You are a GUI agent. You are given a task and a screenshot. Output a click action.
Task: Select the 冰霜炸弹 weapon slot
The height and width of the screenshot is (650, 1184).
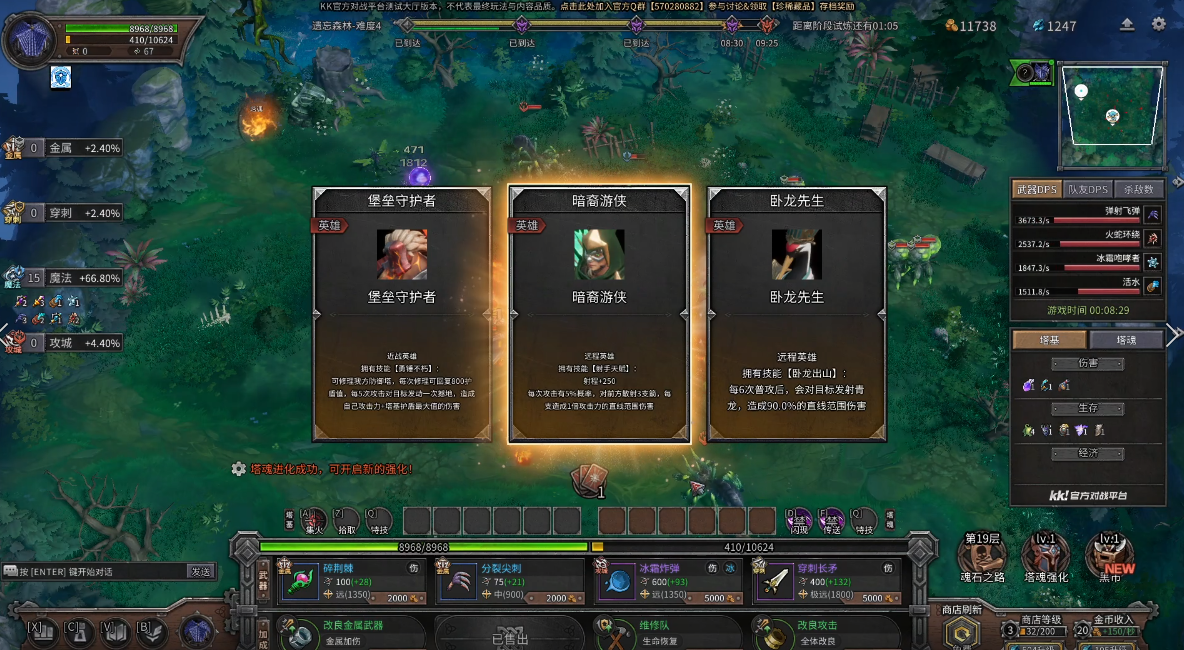(x=667, y=581)
